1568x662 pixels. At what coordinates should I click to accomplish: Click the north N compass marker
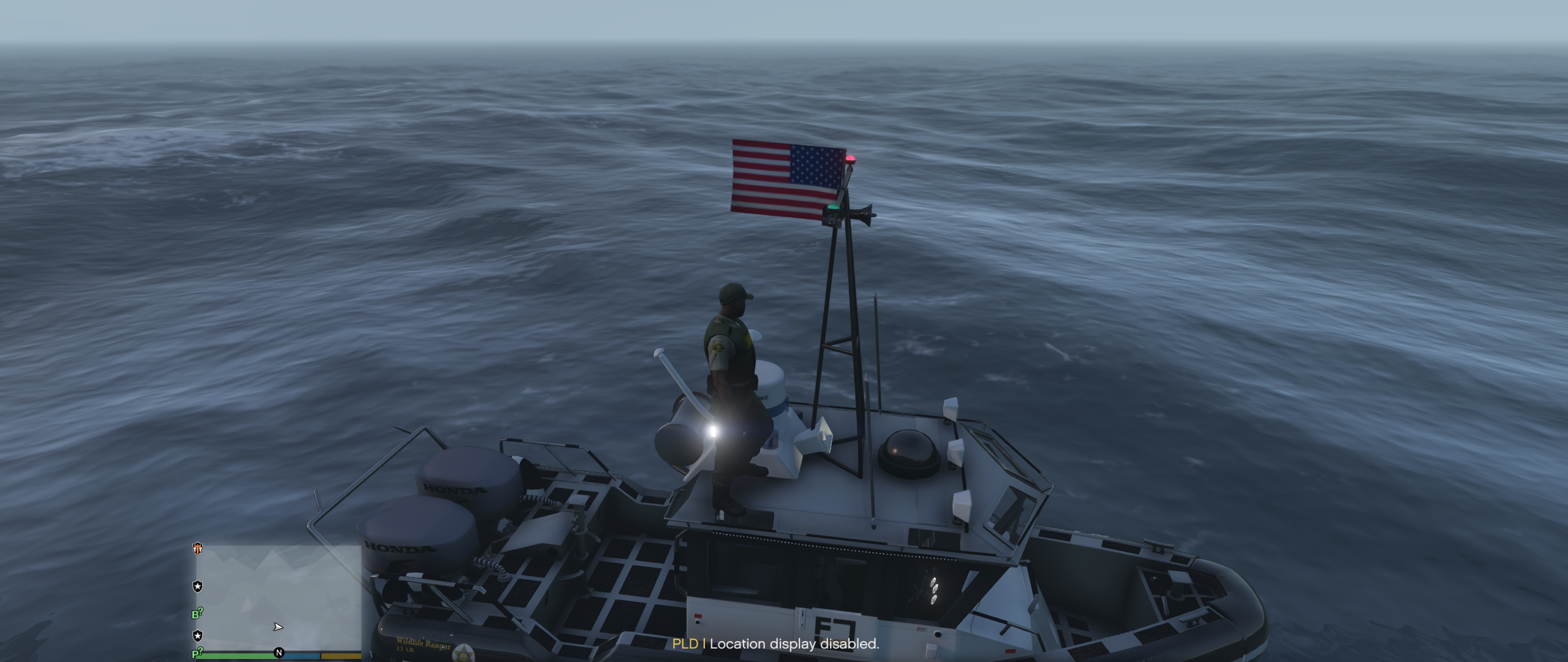click(279, 653)
